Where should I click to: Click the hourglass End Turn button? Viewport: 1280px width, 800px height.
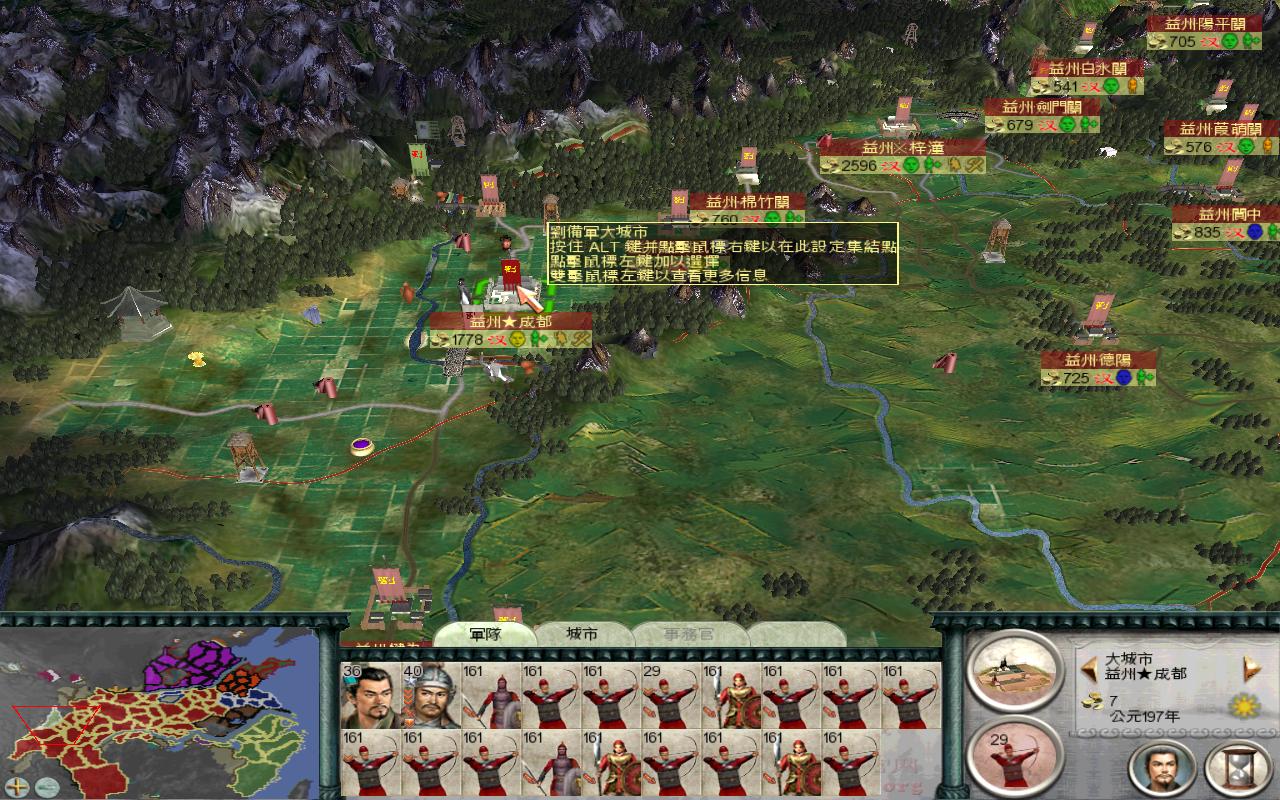pos(1241,770)
